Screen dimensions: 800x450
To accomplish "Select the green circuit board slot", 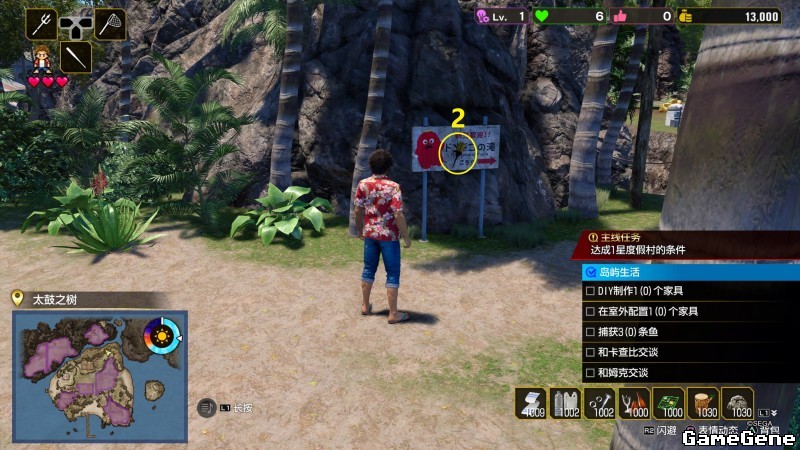I will [x=670, y=402].
